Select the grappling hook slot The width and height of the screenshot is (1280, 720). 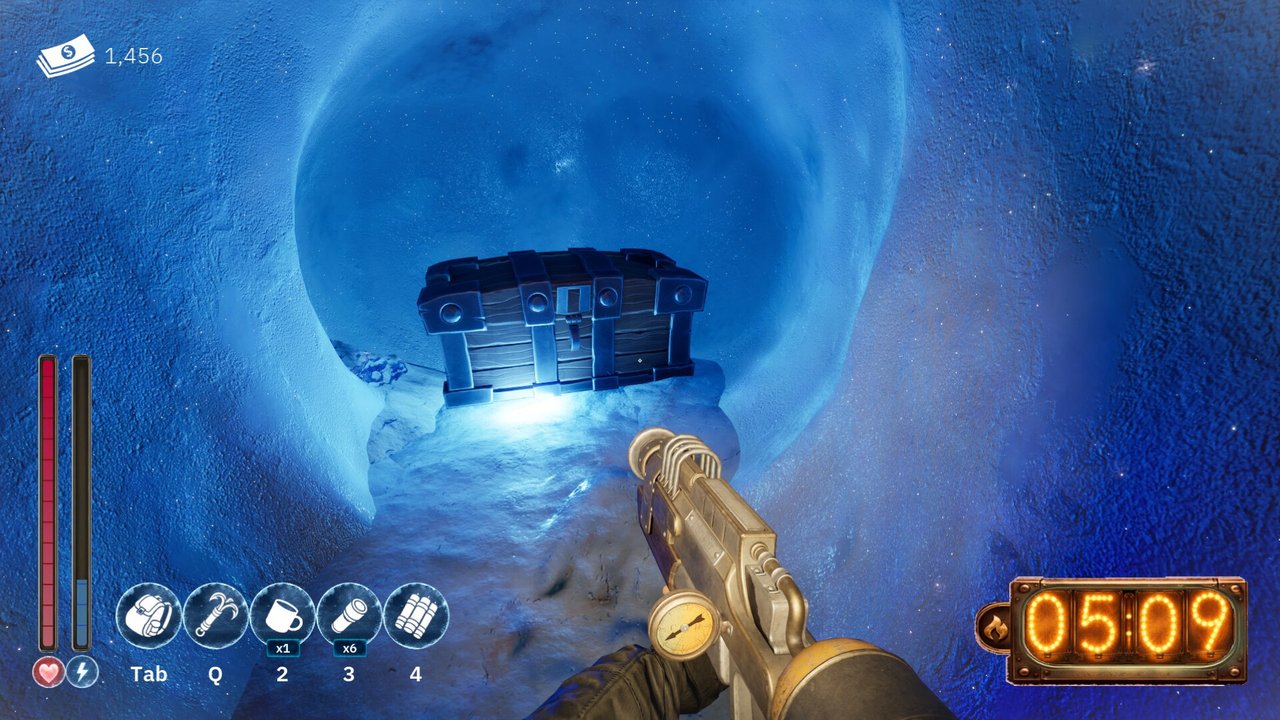click(216, 616)
